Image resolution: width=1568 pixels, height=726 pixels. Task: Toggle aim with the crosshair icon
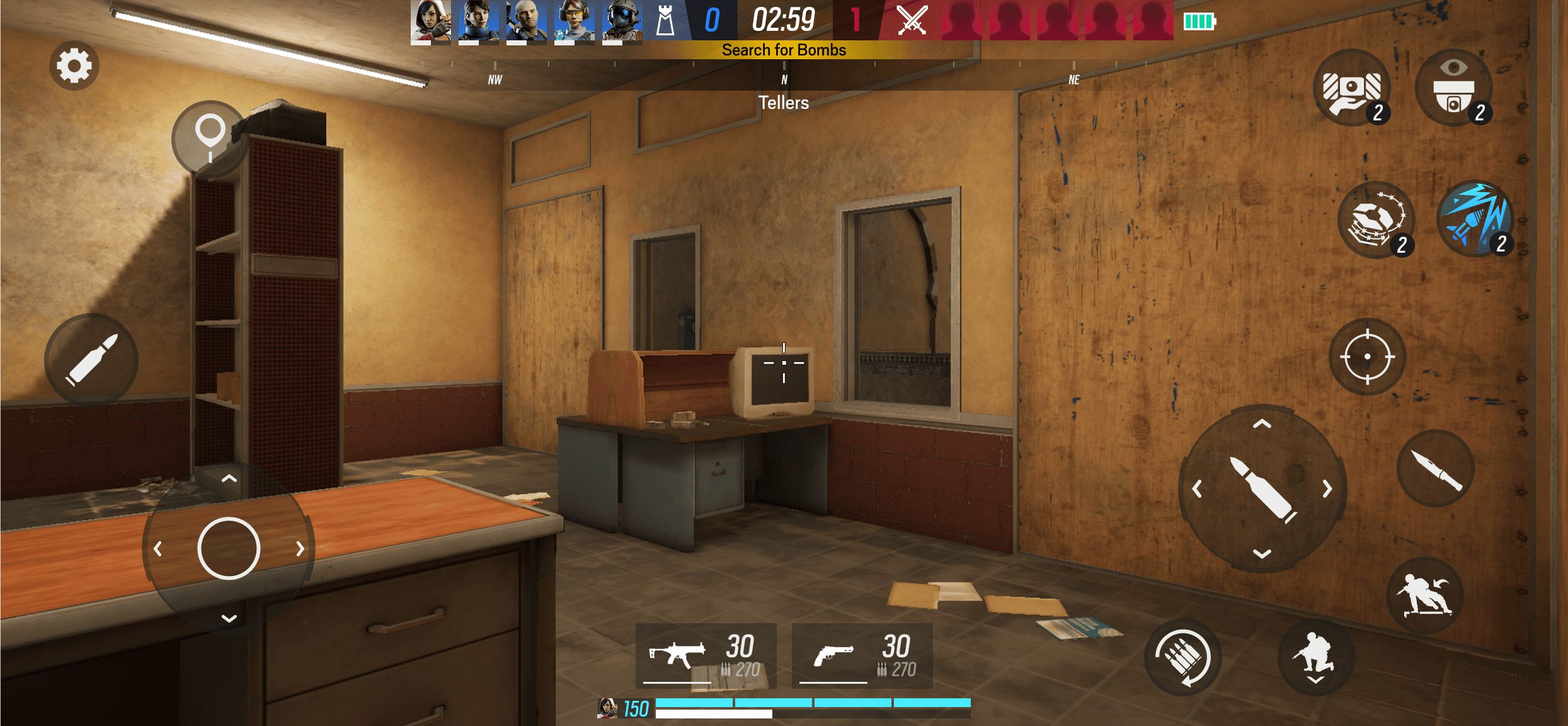click(x=1367, y=356)
